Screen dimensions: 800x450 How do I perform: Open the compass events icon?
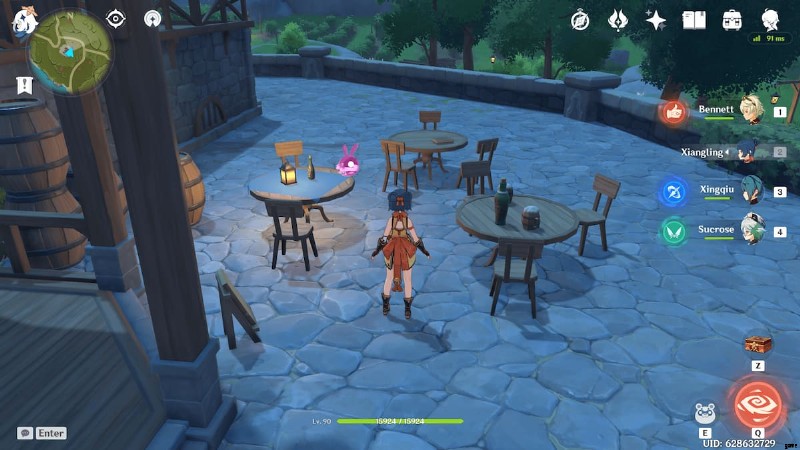pyautogui.click(x=580, y=20)
